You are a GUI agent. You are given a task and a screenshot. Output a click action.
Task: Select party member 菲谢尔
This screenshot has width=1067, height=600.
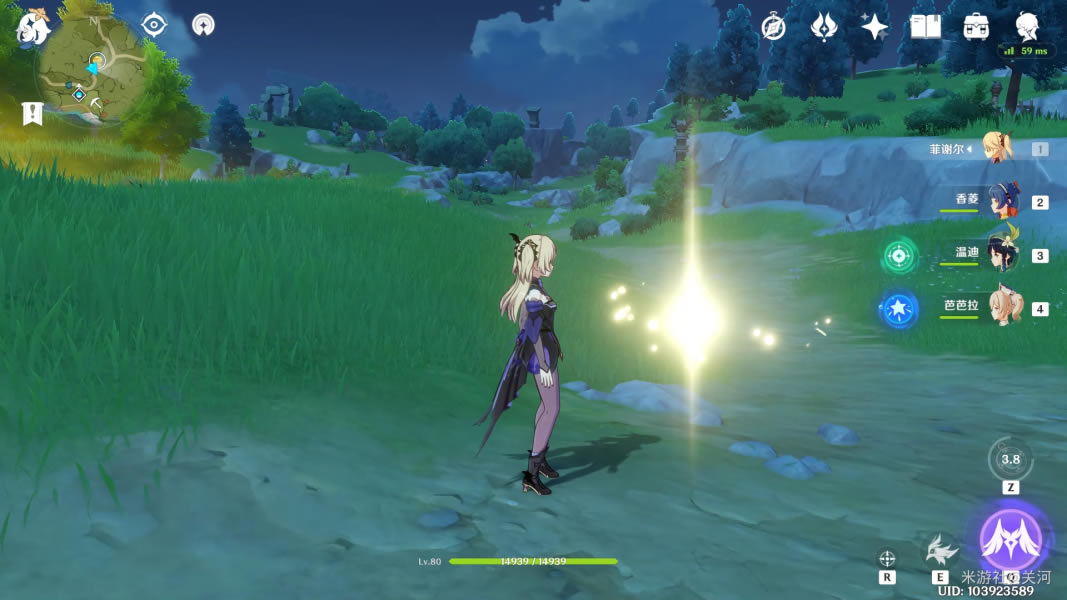pos(996,149)
